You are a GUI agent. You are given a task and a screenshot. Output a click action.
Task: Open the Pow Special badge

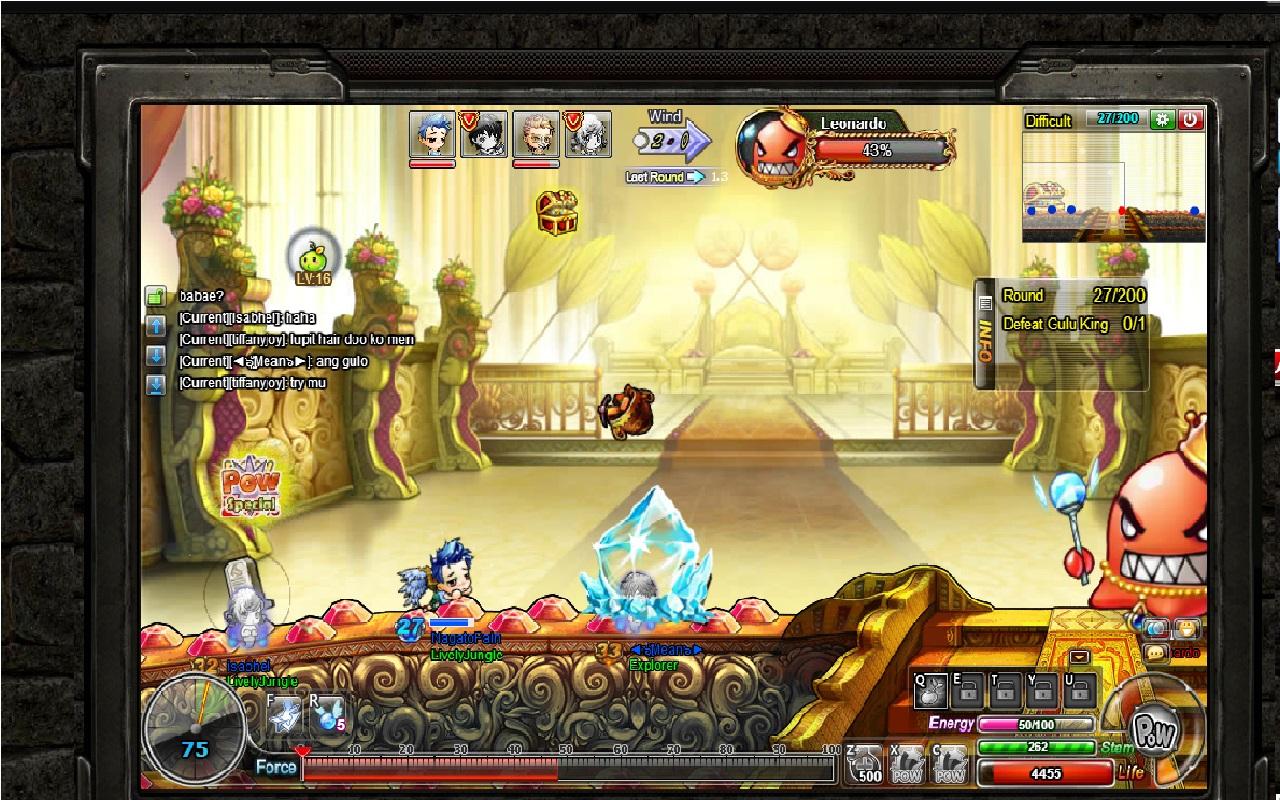coord(250,488)
